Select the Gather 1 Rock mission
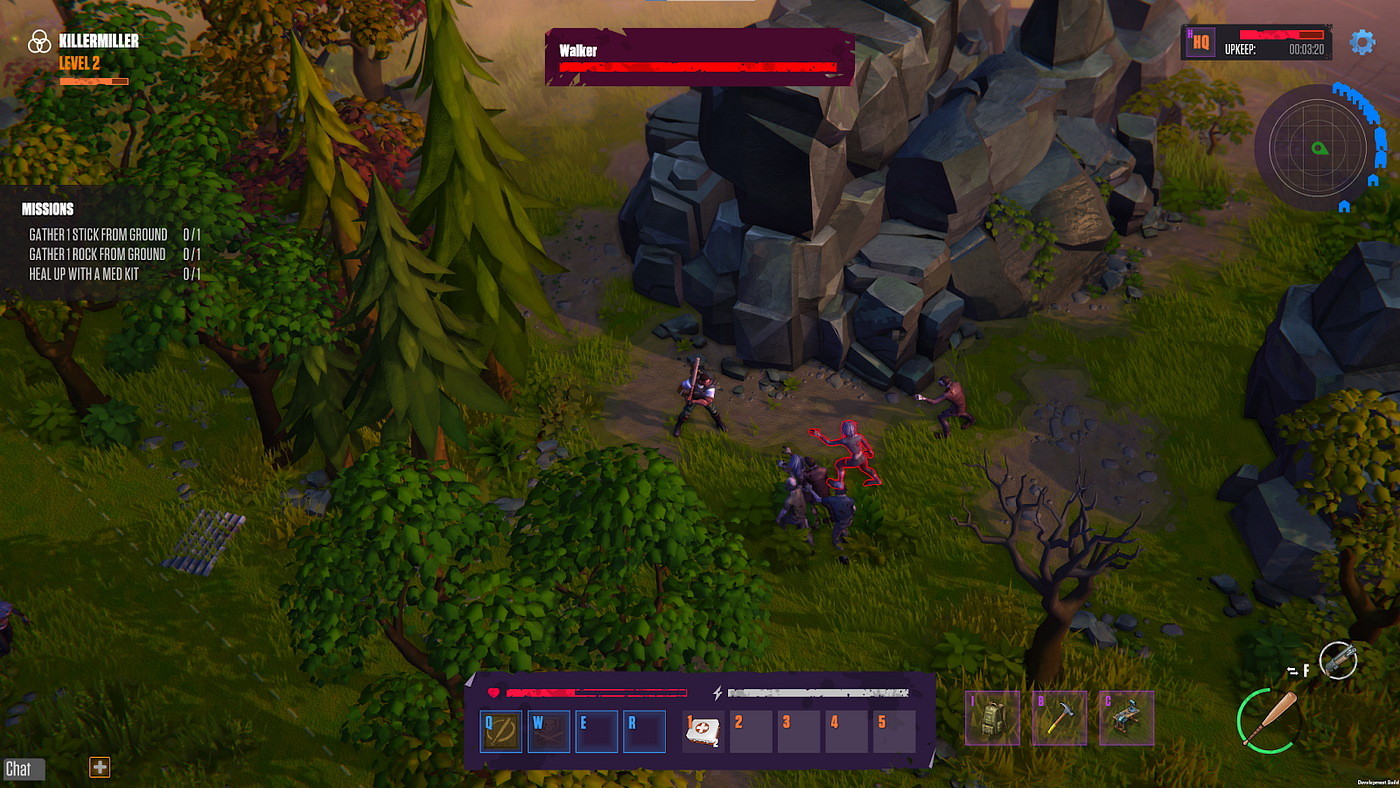This screenshot has width=1400, height=788. point(97,254)
